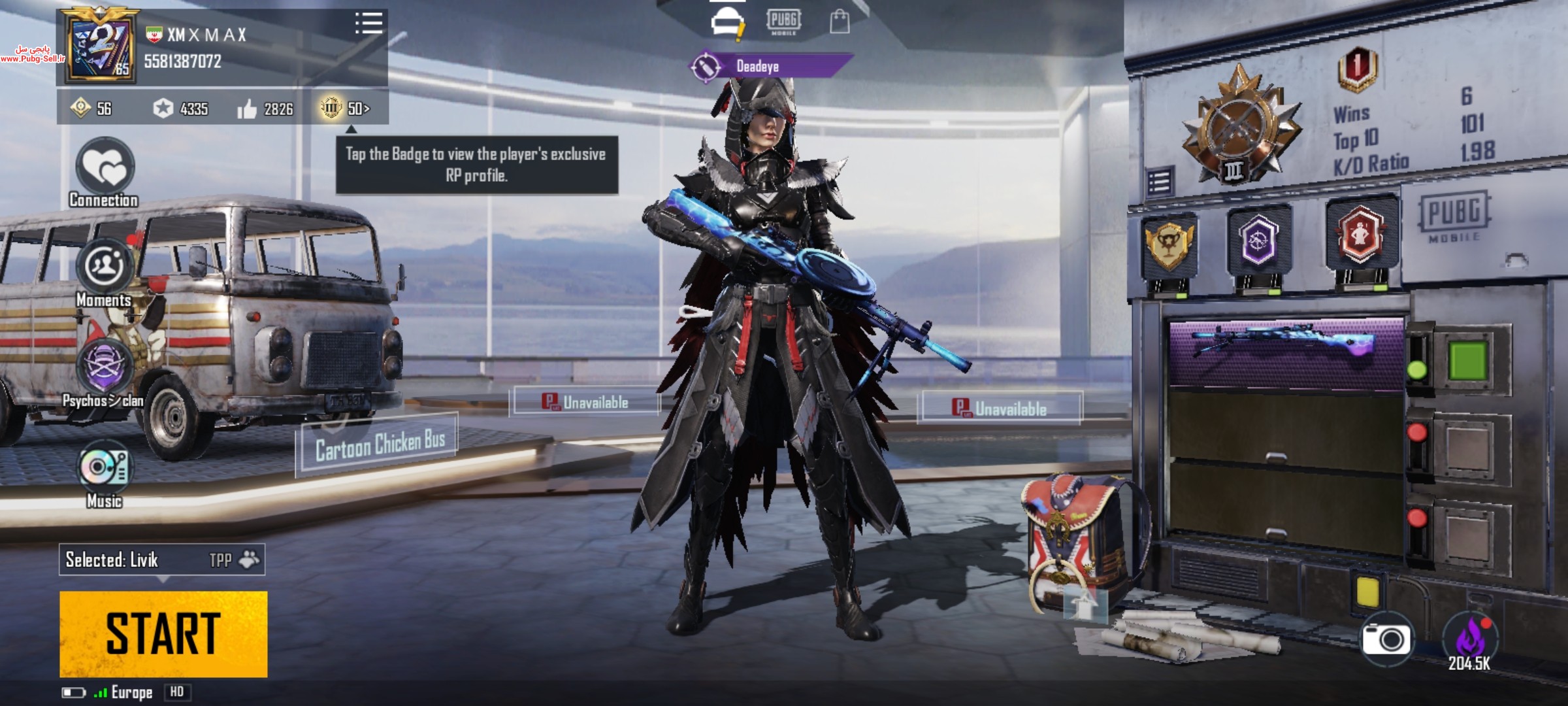The width and height of the screenshot is (1568, 706).
Task: Select the Cartoon Chicken Bus label
Action: (x=379, y=445)
